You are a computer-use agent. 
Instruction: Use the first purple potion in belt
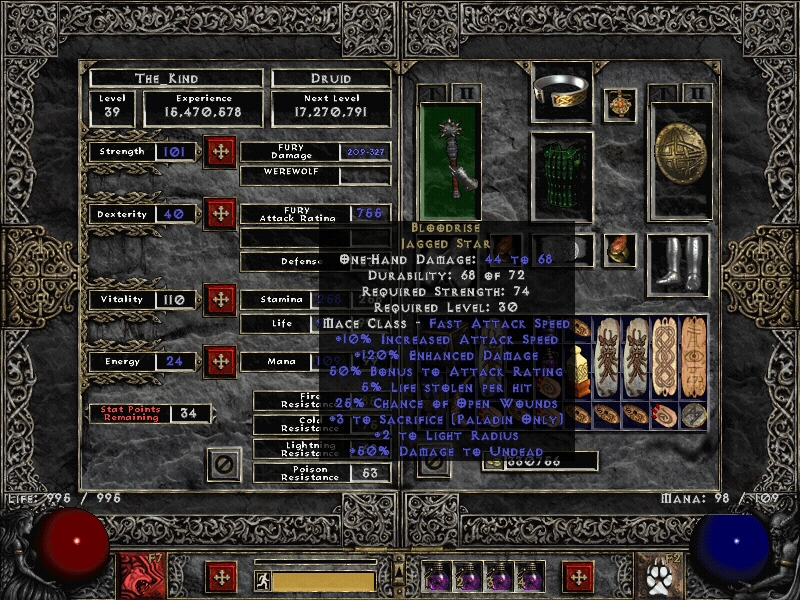click(439, 576)
